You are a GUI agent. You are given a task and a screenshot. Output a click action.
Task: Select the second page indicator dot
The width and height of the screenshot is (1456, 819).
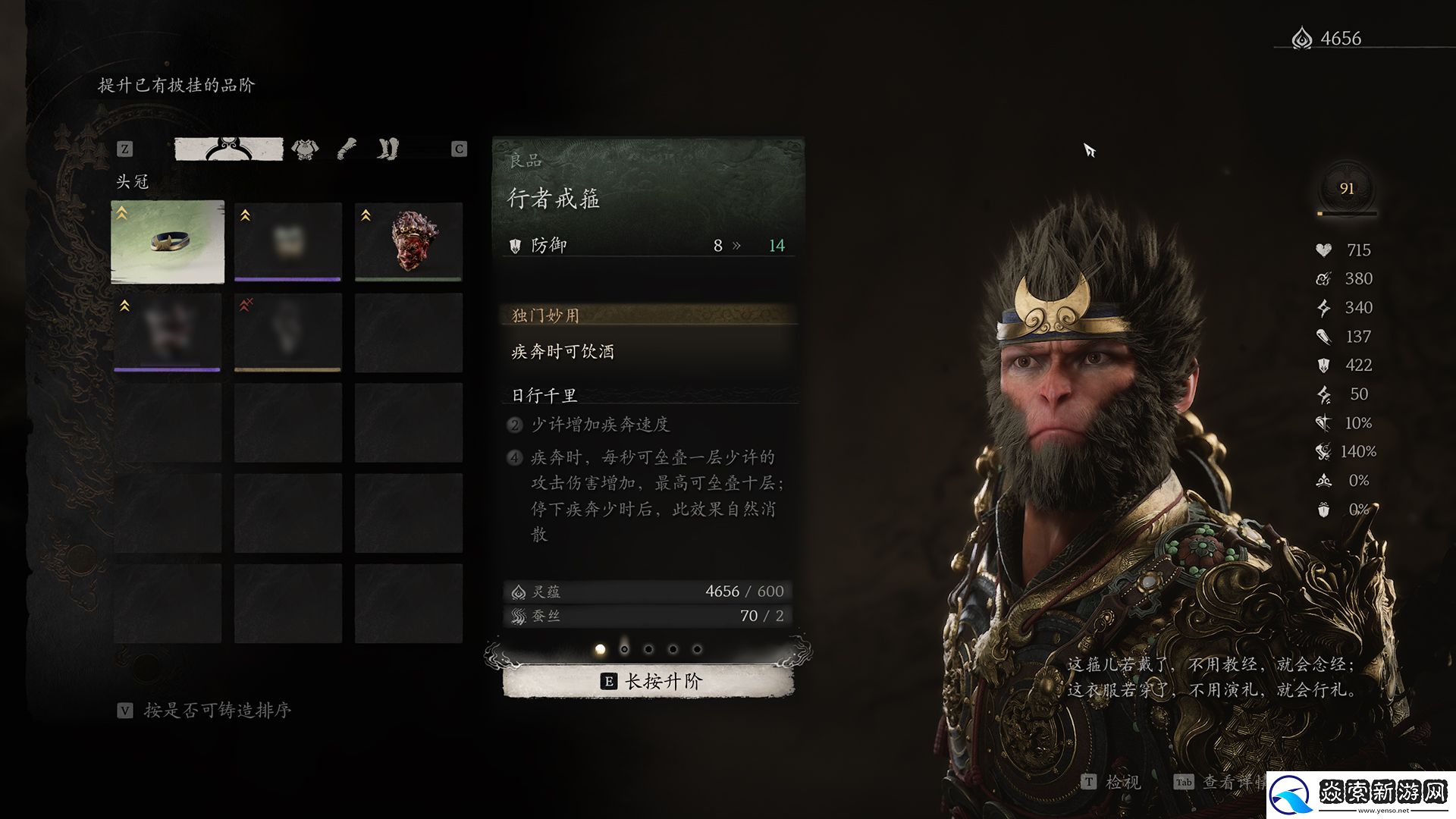pos(624,648)
